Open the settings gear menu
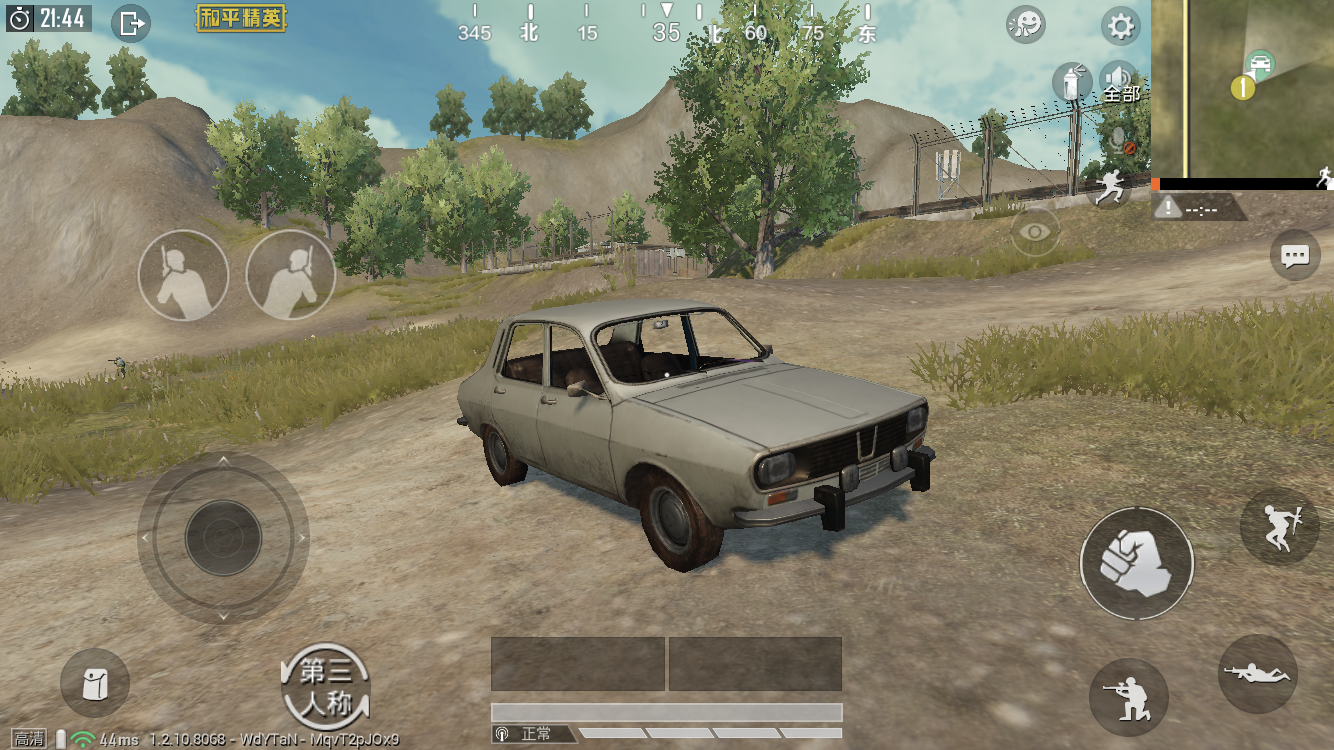 click(1121, 26)
